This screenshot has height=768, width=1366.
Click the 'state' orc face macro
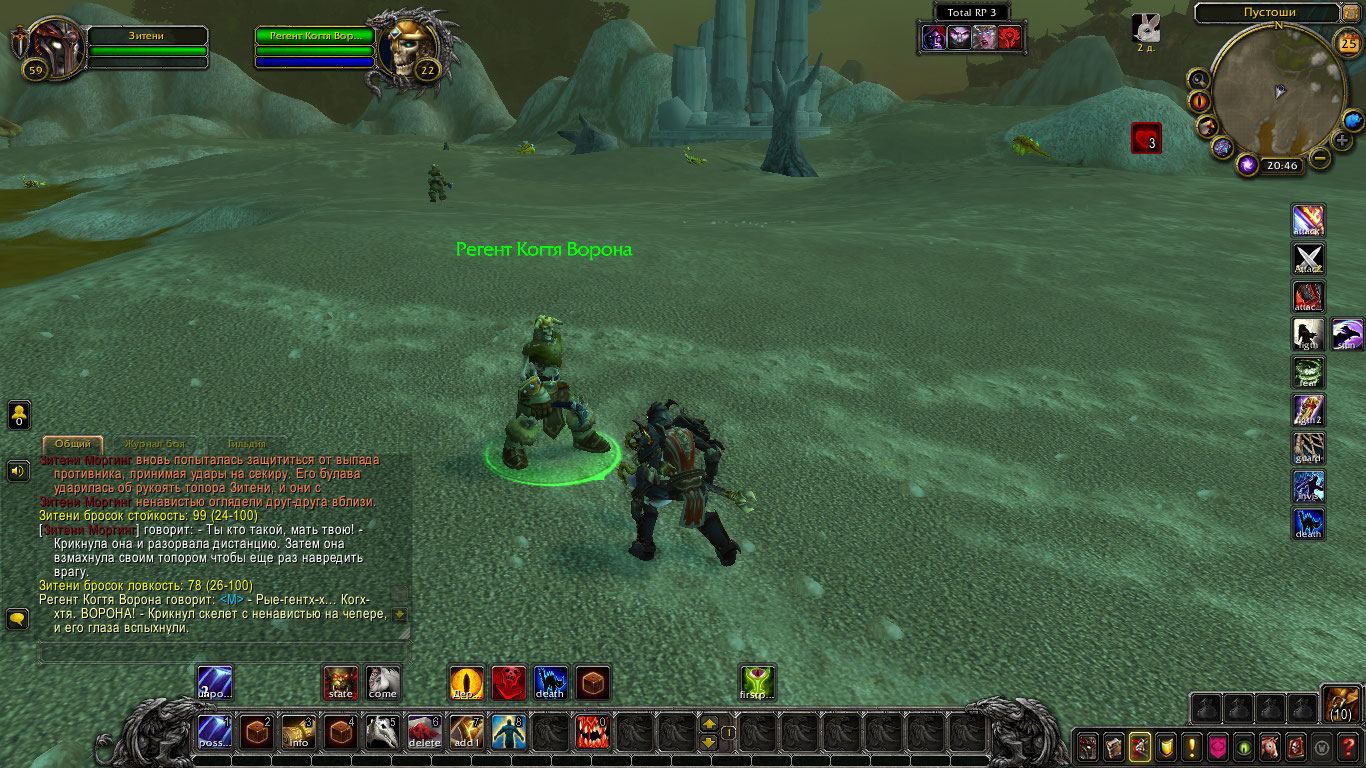click(x=341, y=683)
